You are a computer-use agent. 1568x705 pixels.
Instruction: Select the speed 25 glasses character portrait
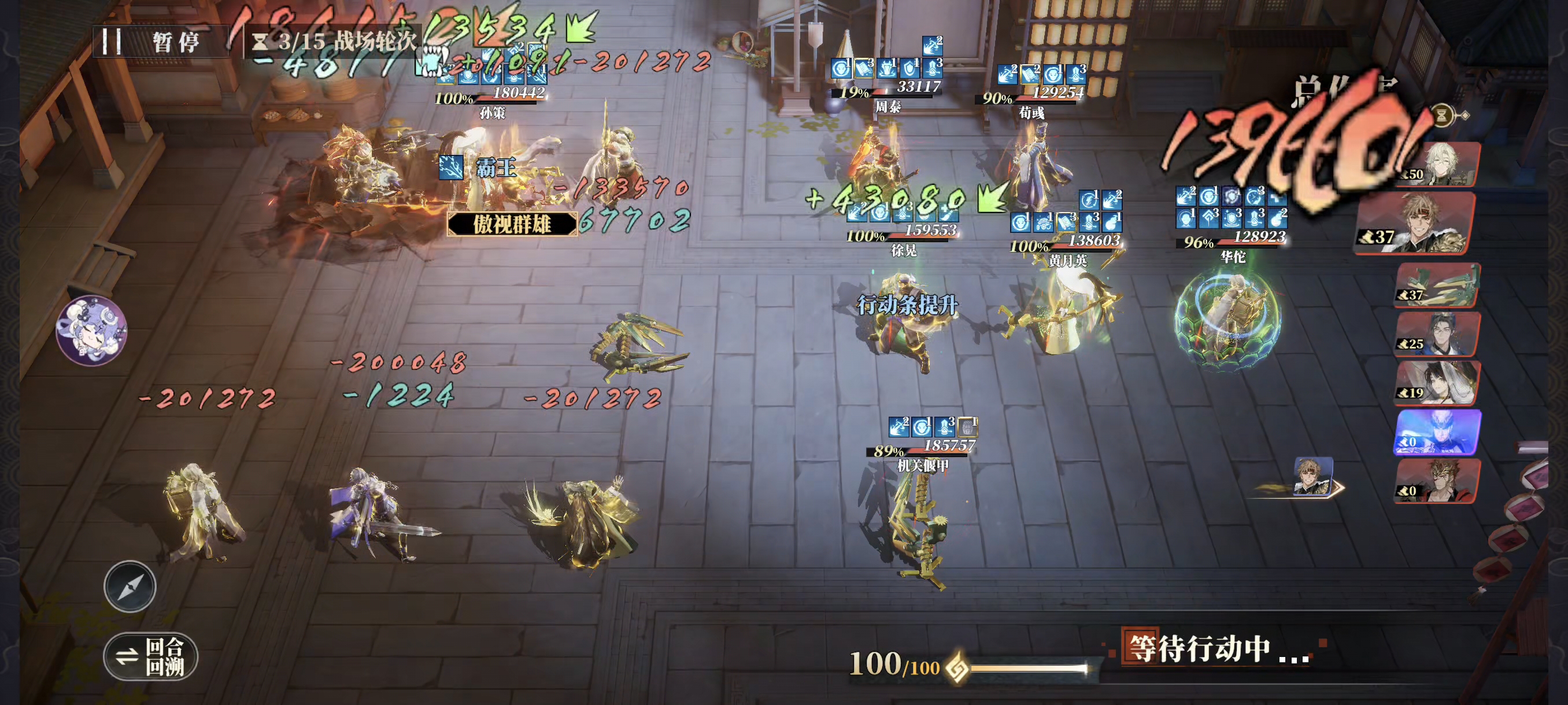tap(1437, 334)
